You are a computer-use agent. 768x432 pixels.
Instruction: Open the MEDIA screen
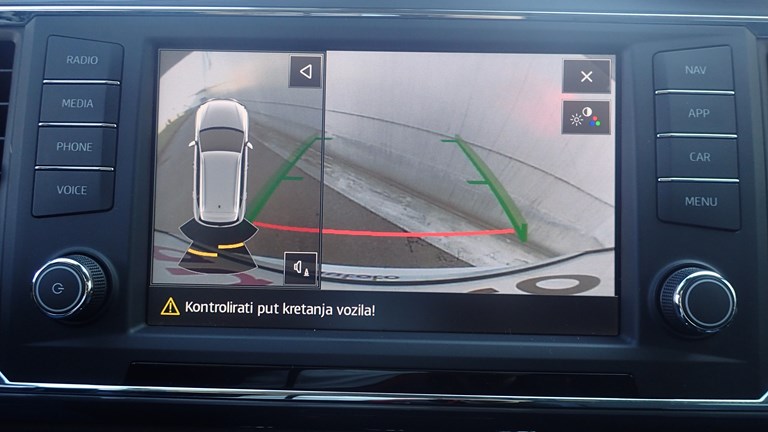[78, 103]
